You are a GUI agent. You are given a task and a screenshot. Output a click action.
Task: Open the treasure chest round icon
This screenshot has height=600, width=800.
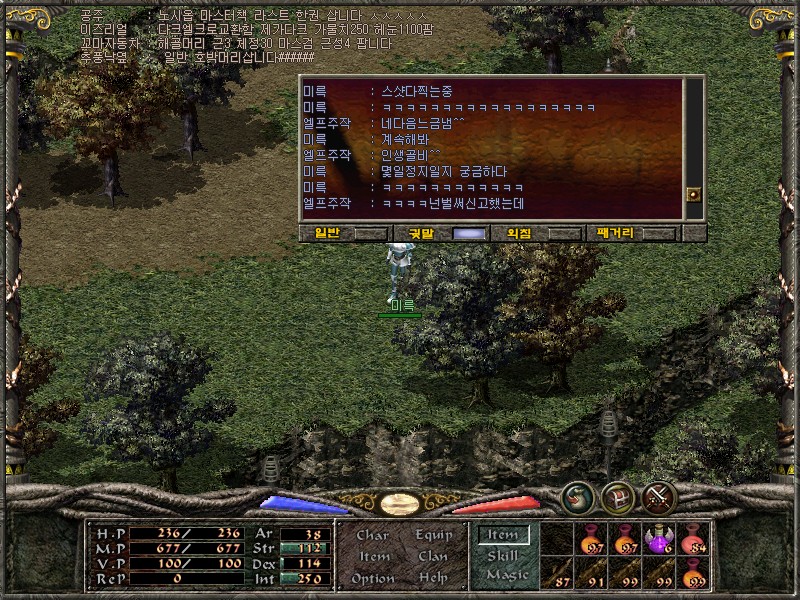point(619,496)
